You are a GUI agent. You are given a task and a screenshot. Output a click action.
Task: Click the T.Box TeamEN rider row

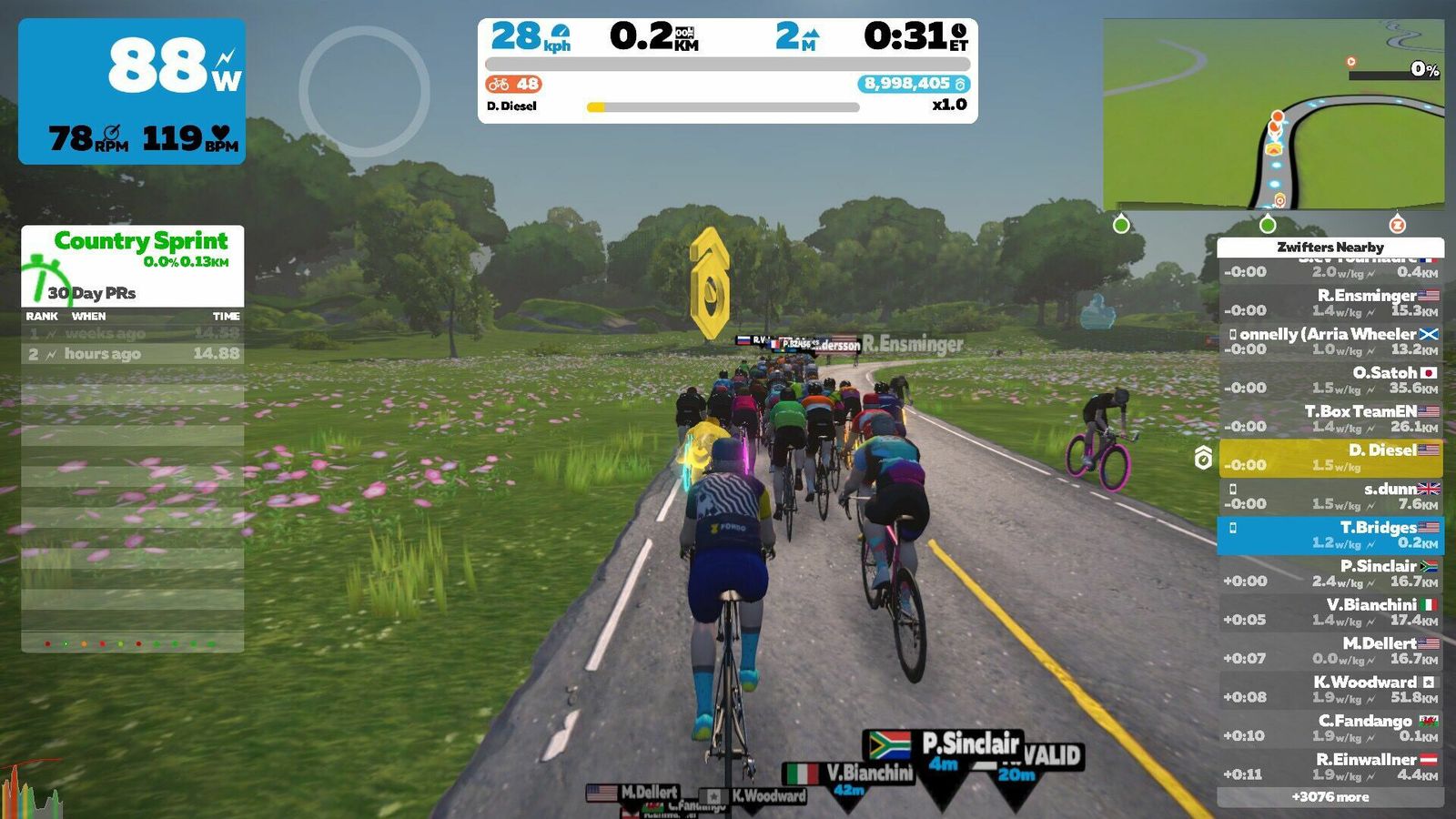pyautogui.click(x=1330, y=419)
